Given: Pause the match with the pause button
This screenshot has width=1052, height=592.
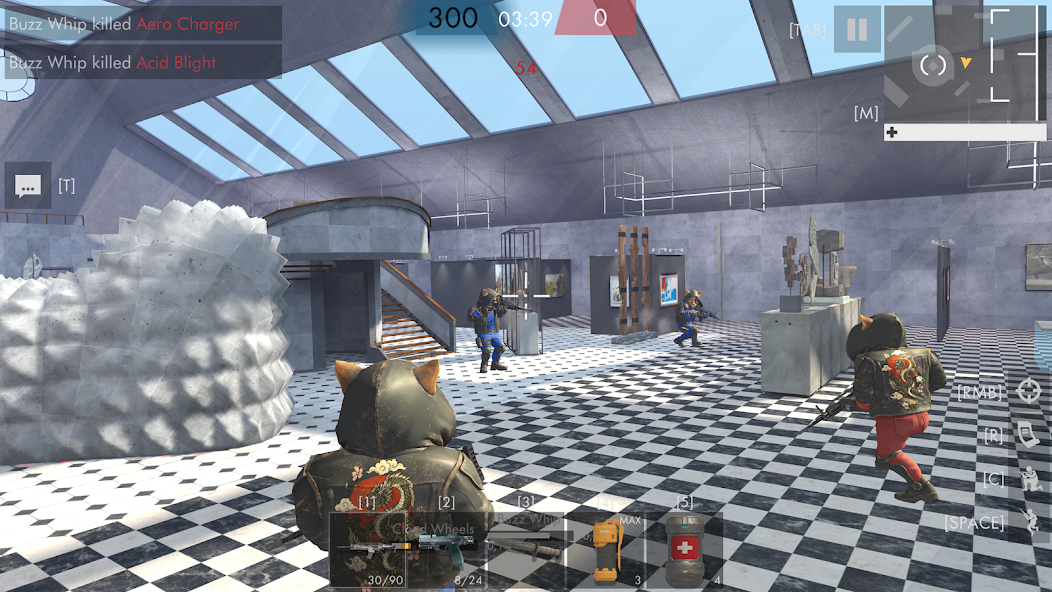Looking at the screenshot, I should [x=857, y=29].
